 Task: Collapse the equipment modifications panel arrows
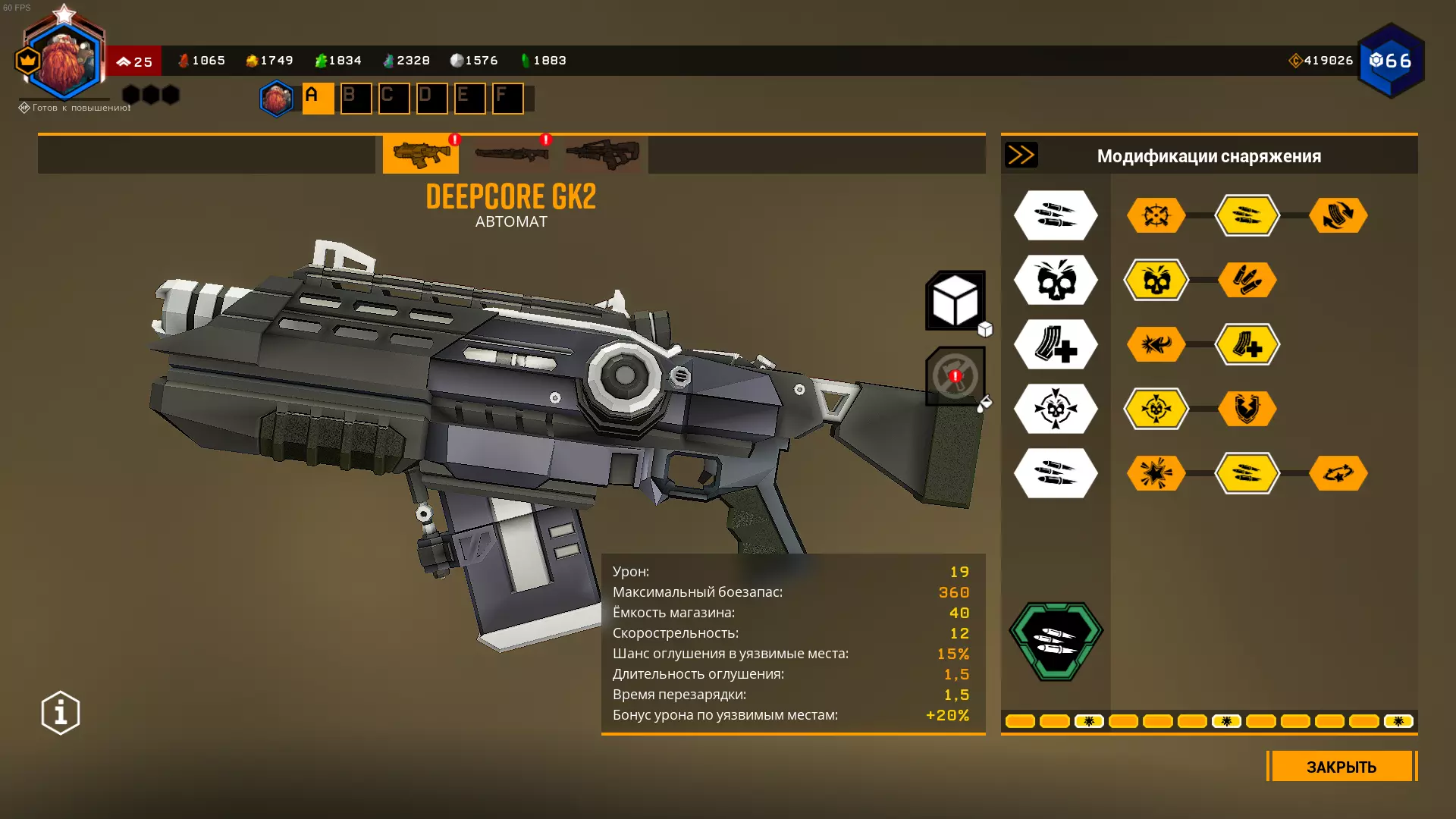1021,155
